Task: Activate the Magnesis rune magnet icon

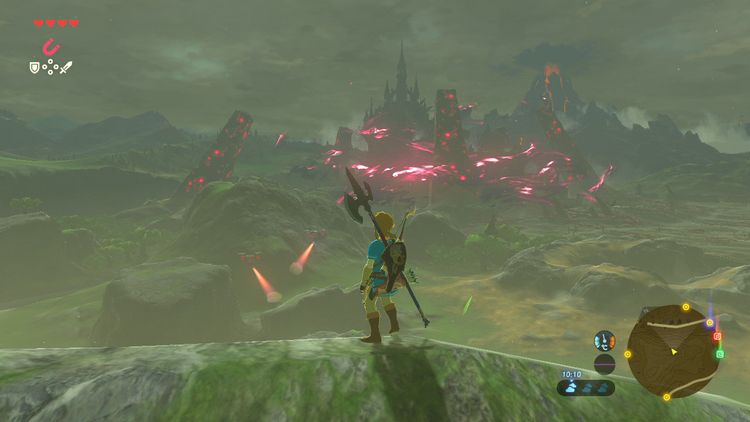Action: coord(49,47)
